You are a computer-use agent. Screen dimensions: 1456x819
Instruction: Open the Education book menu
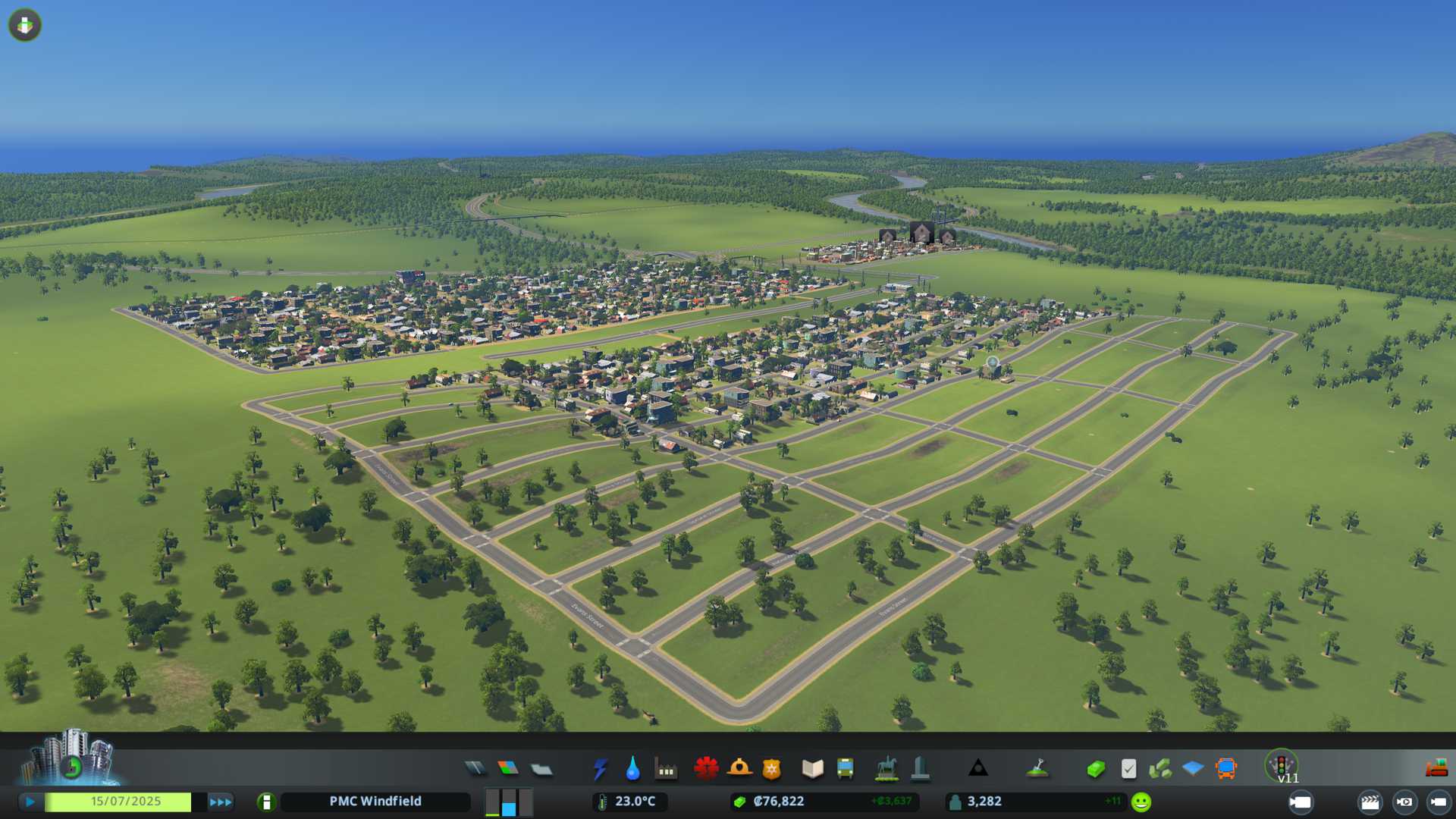(x=812, y=769)
